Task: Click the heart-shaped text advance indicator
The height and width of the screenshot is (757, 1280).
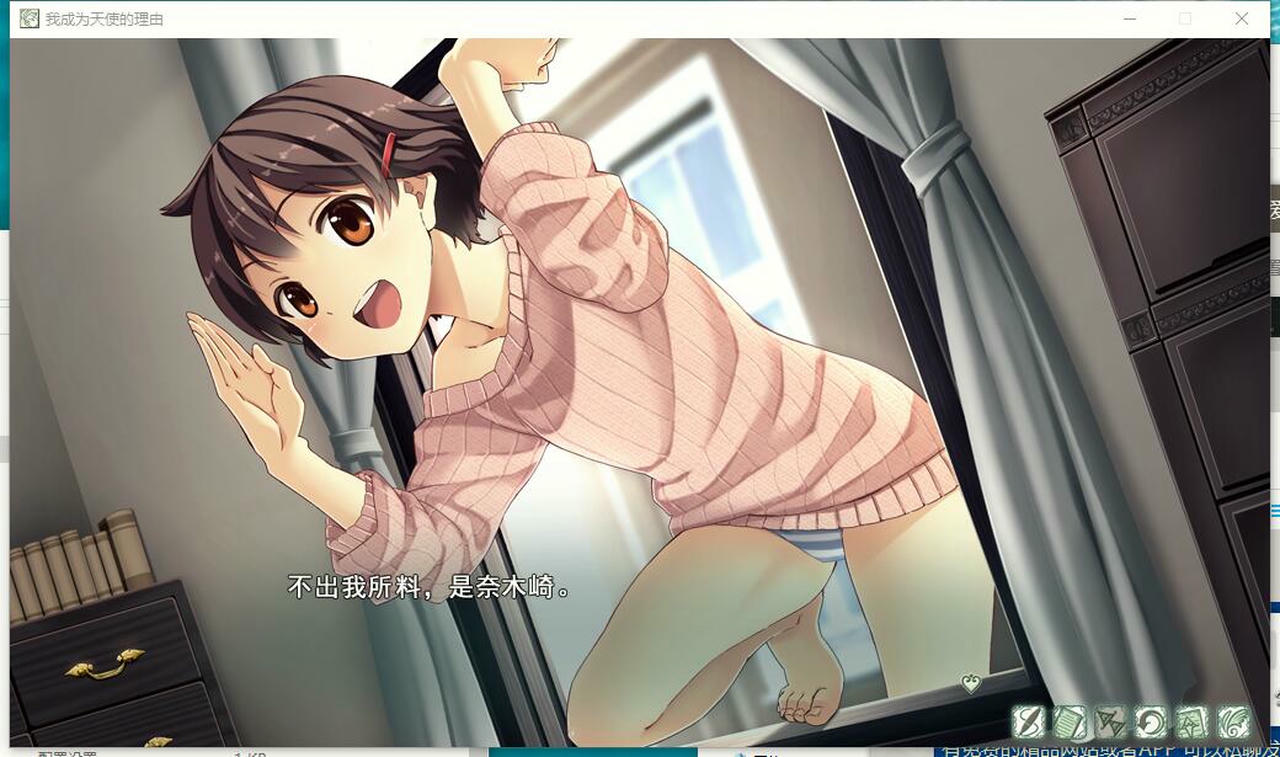Action: point(969,685)
